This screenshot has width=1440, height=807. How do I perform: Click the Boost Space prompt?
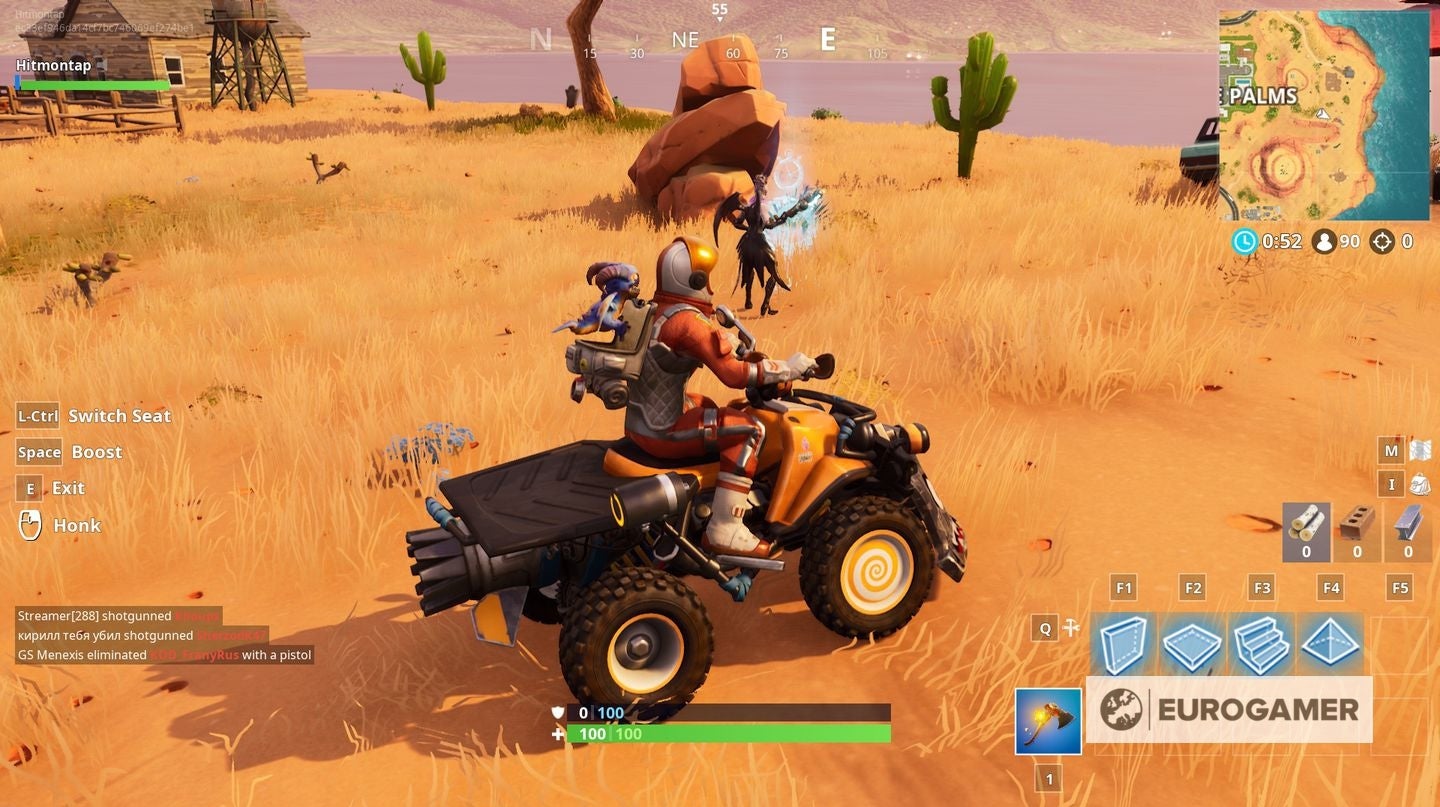click(68, 452)
